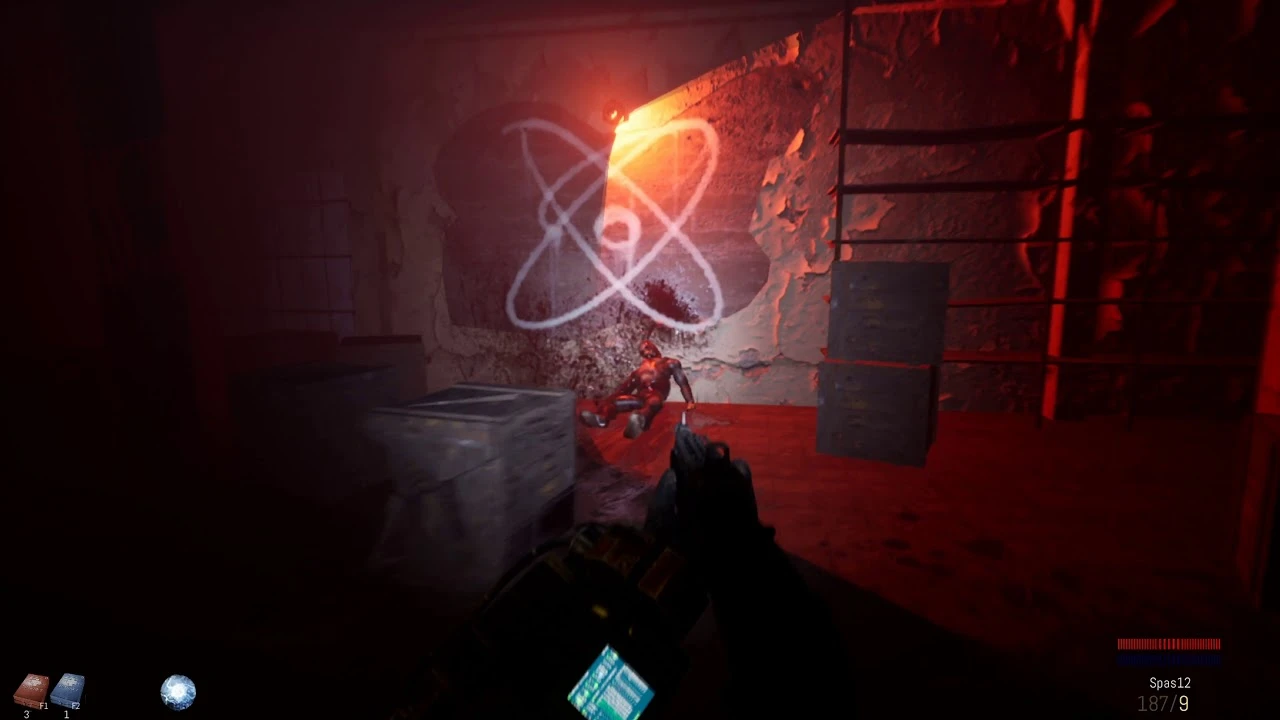Click the orange wall lamp above the graffiti
Screen dimensions: 1280x720
coord(614,110)
